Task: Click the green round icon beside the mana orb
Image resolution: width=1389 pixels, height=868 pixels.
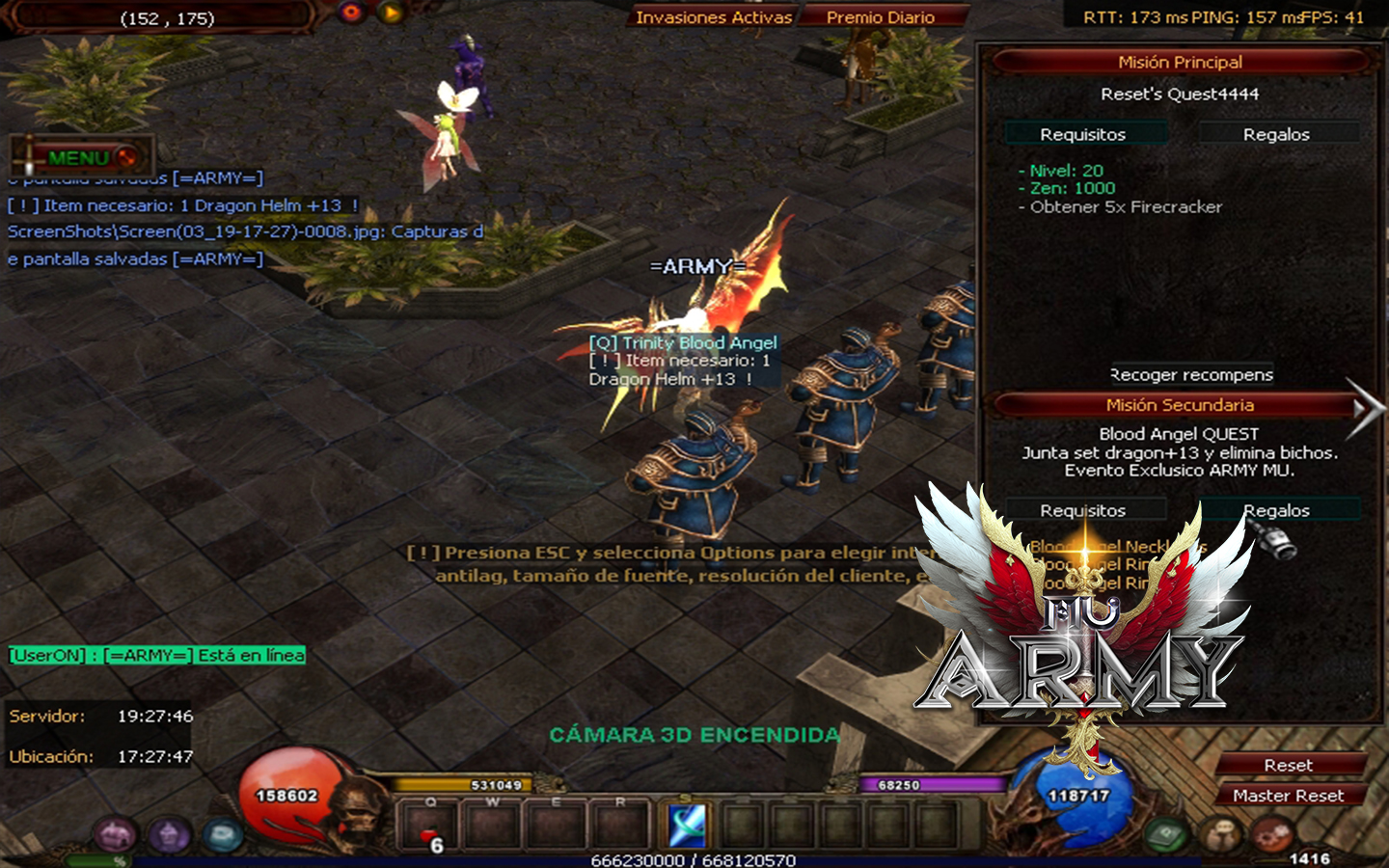Action: click(1166, 834)
